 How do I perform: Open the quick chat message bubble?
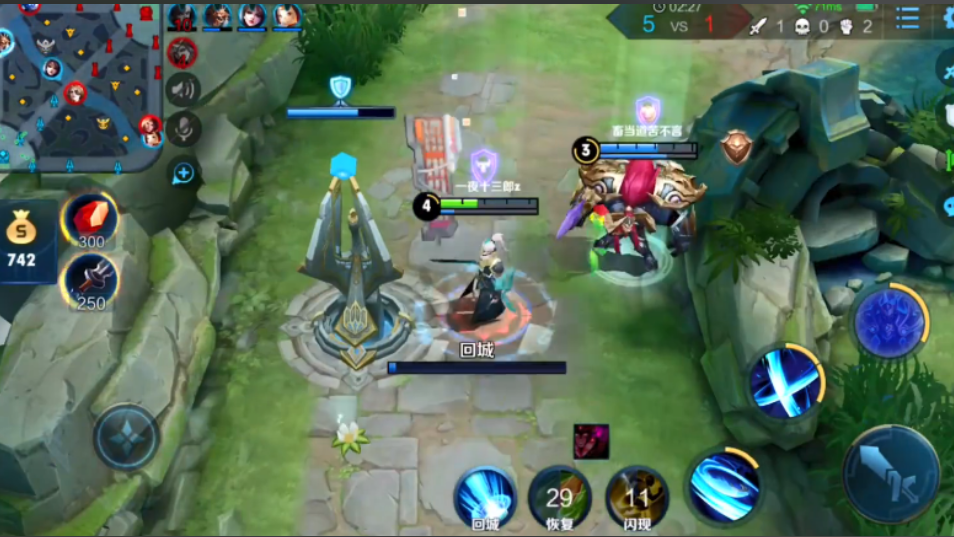(x=183, y=173)
